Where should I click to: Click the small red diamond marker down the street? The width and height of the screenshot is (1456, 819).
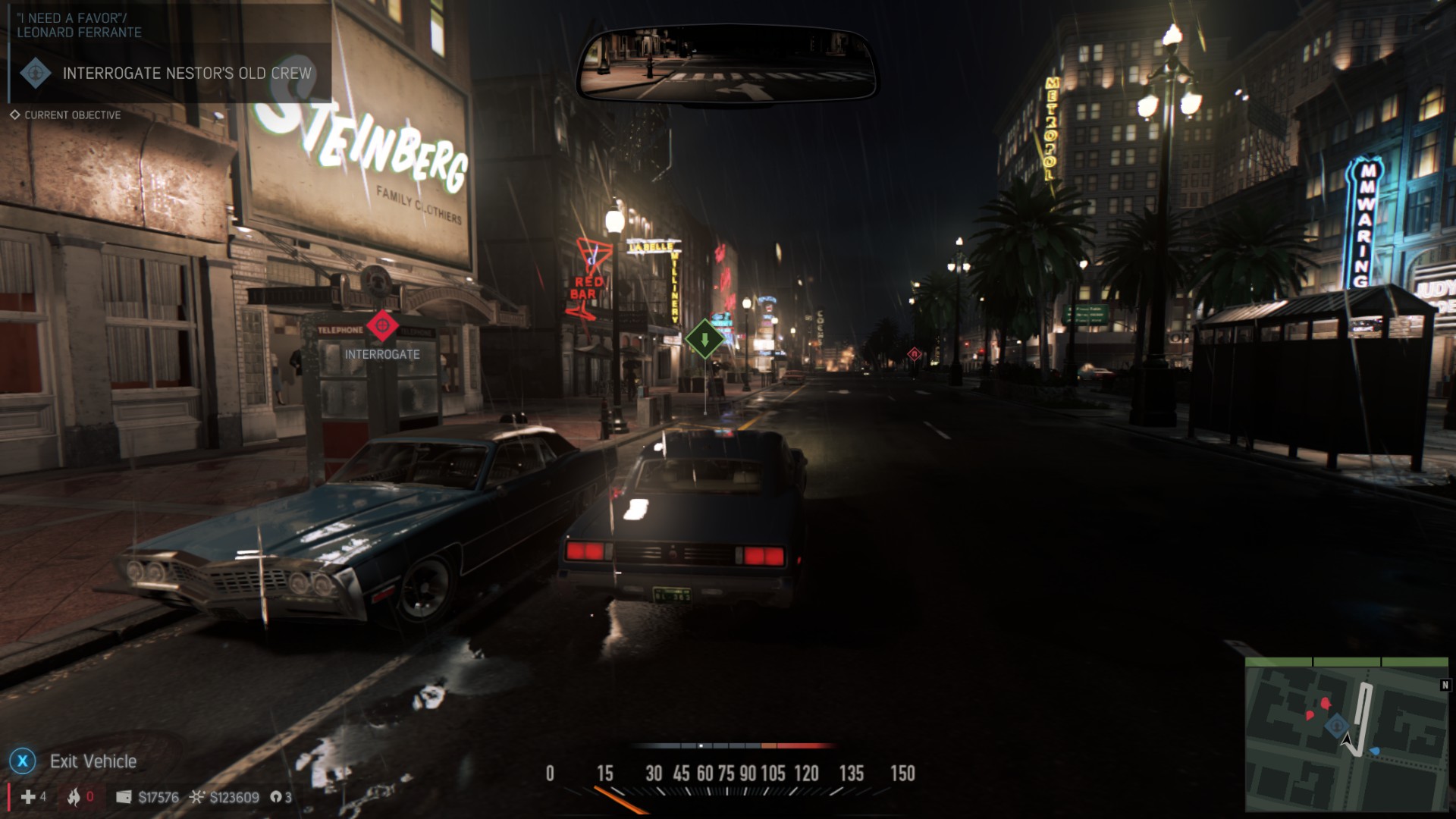[x=914, y=354]
